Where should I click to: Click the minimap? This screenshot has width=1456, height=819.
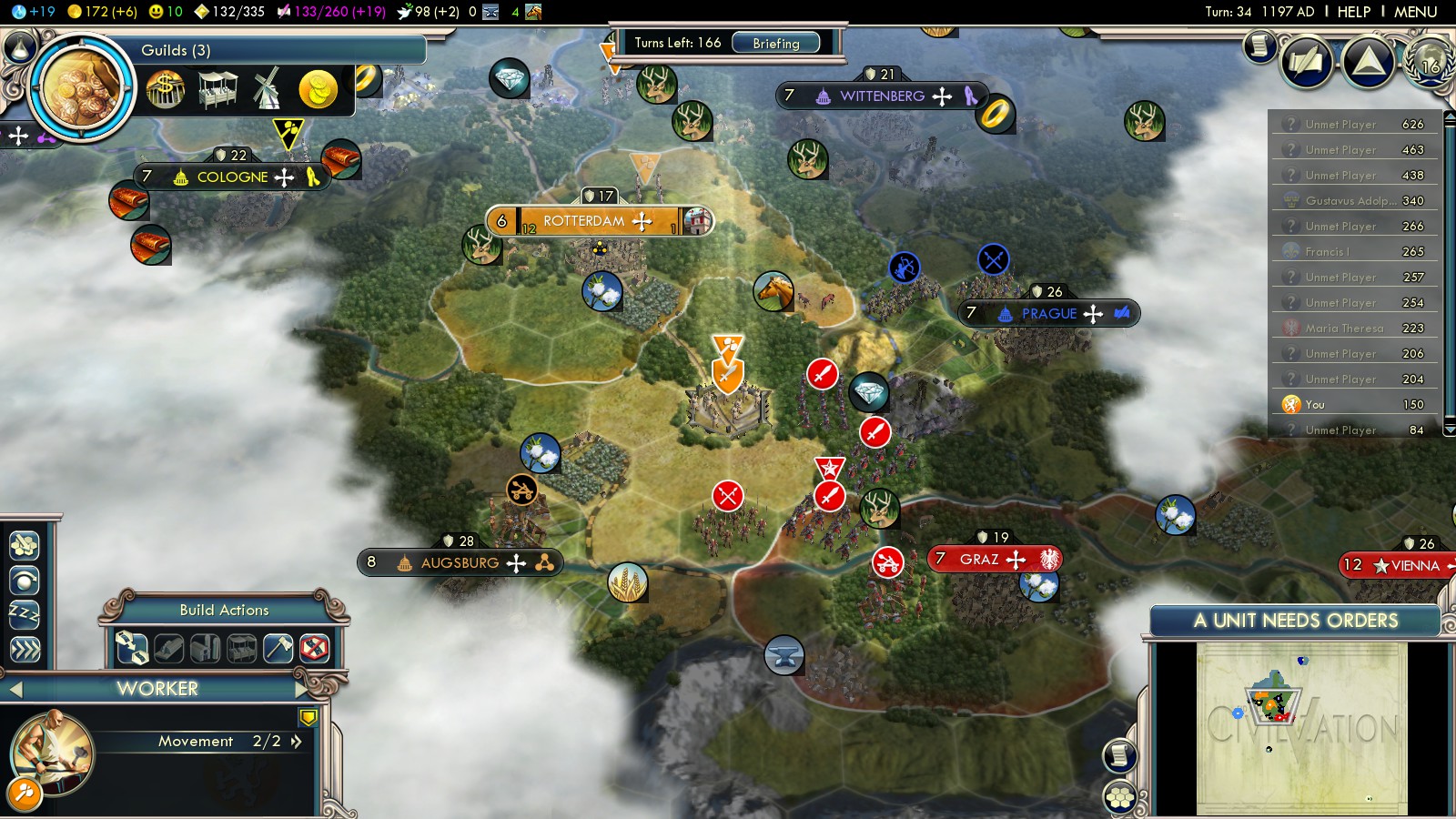(1301, 728)
